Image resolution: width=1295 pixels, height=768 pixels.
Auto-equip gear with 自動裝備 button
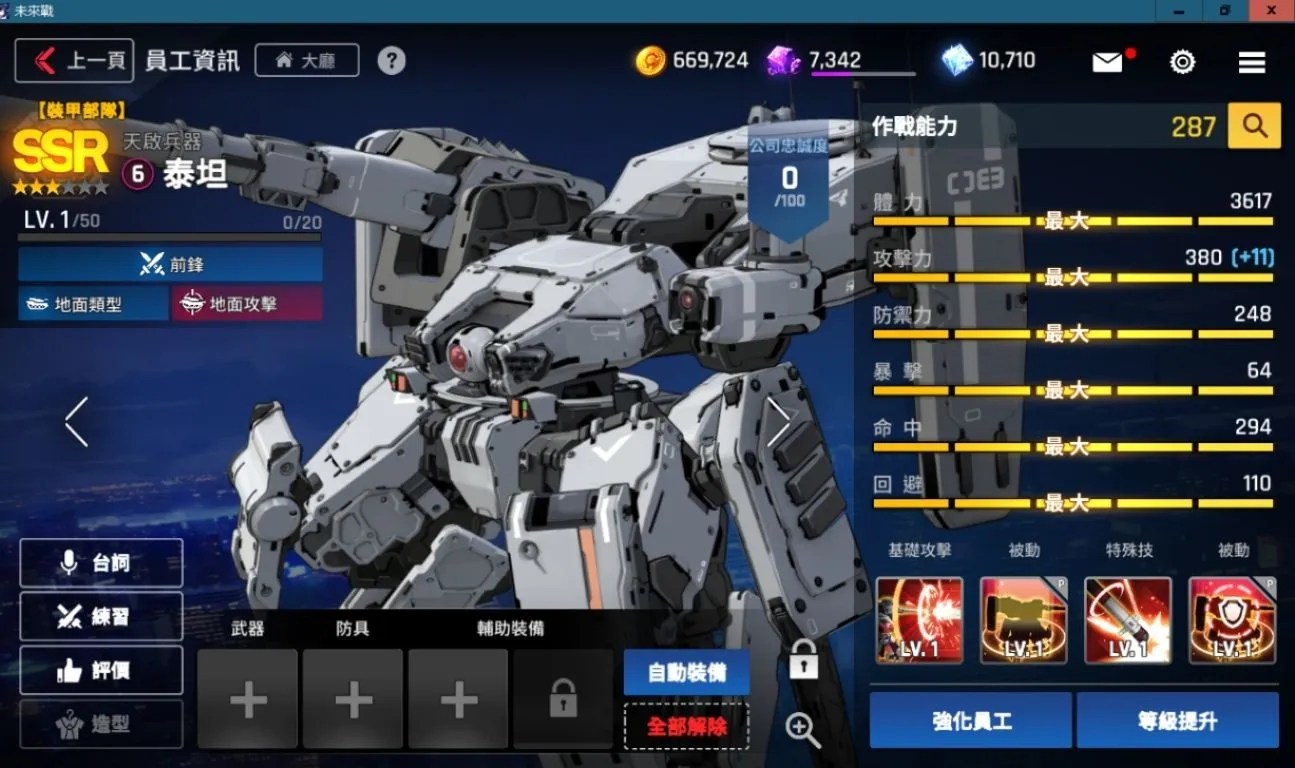[686, 672]
